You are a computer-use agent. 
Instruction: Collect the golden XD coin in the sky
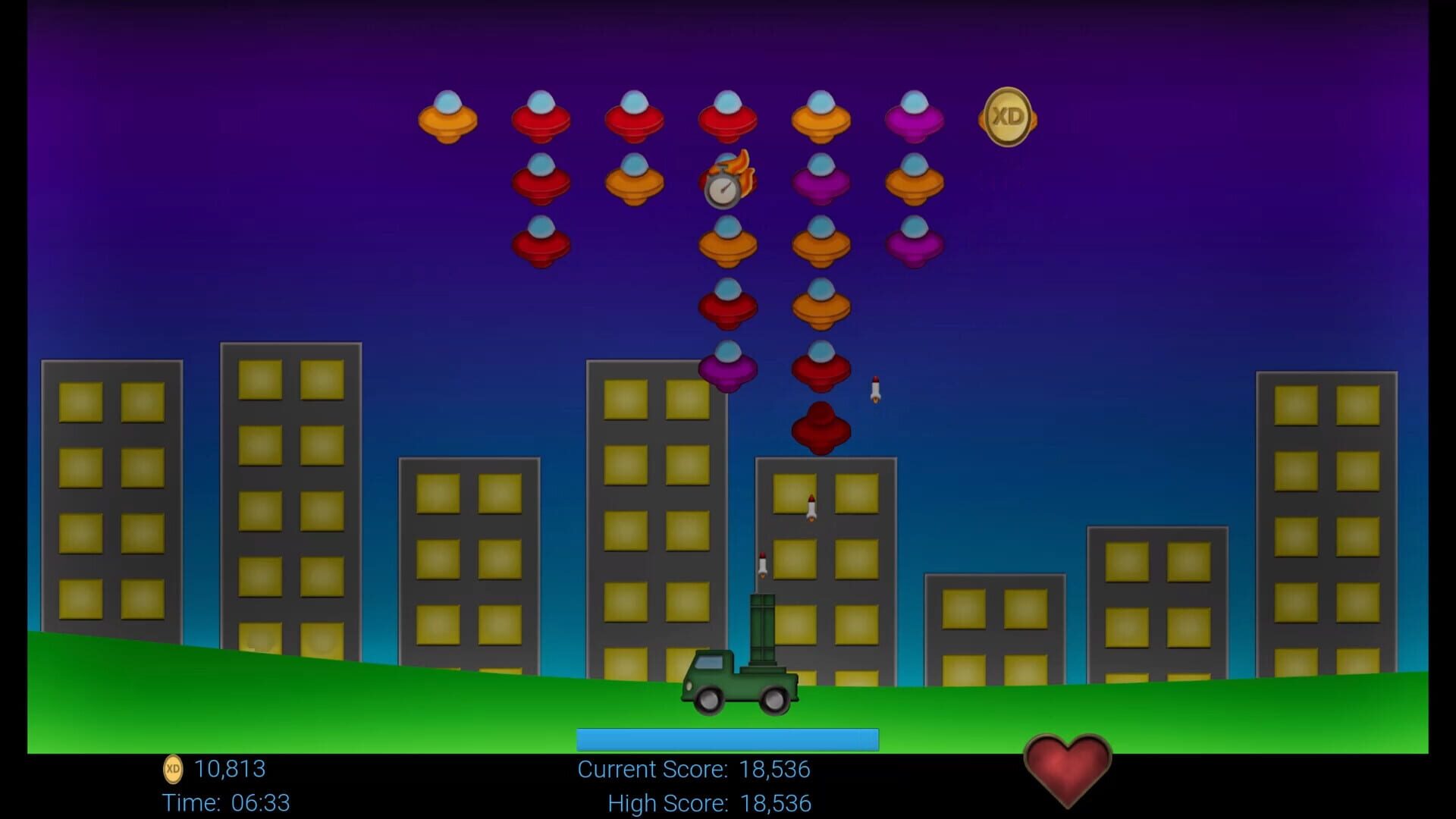(1009, 118)
